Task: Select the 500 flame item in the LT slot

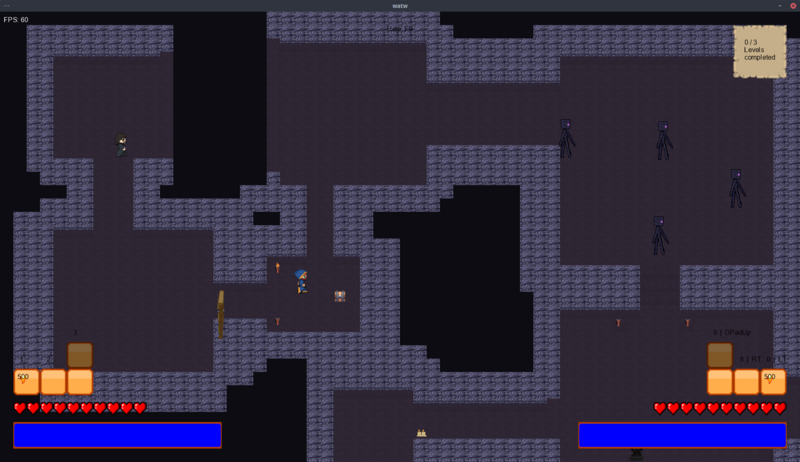Action: coord(773,381)
